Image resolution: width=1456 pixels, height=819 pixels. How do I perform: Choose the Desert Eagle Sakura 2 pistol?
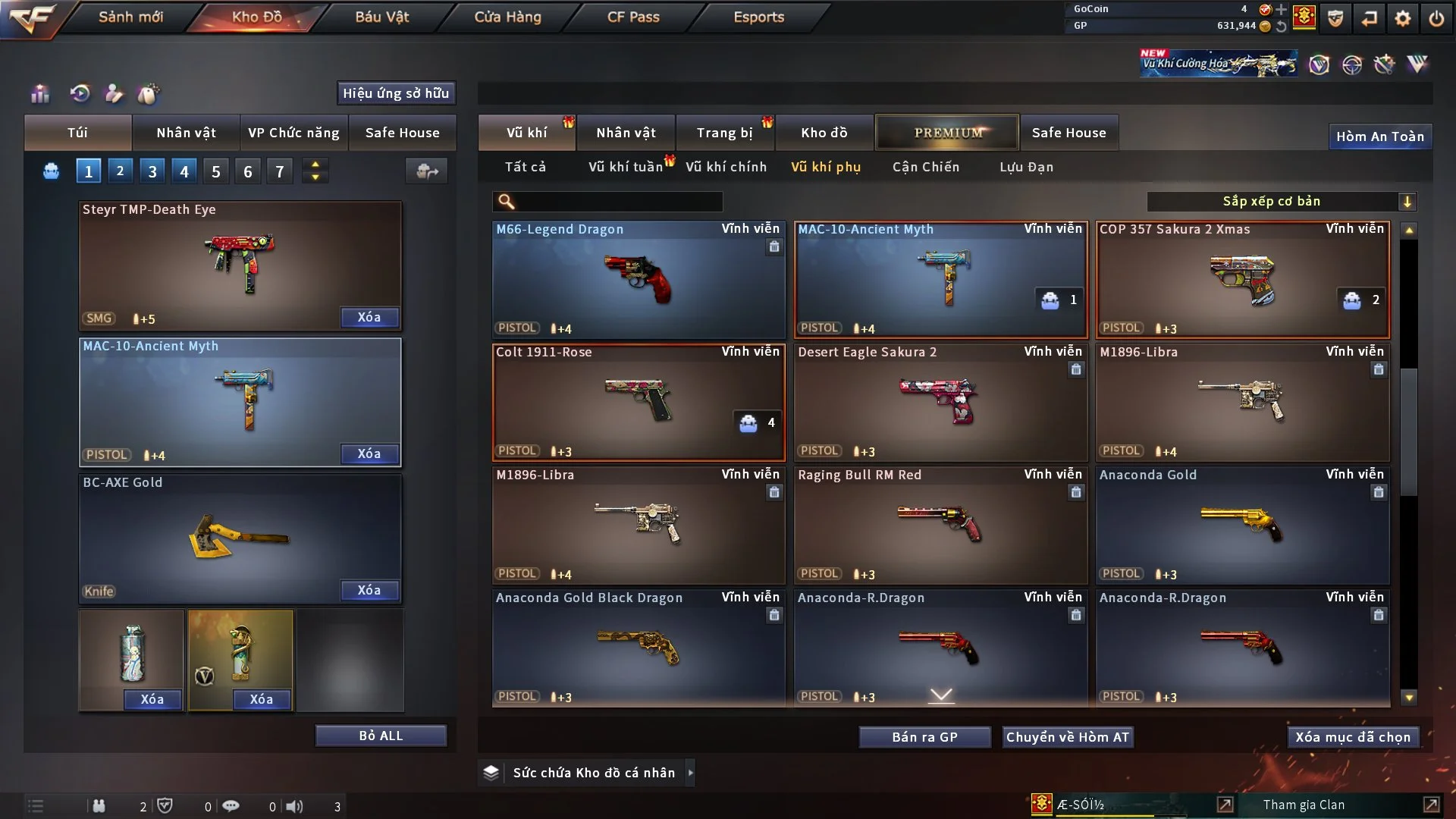coord(940,402)
